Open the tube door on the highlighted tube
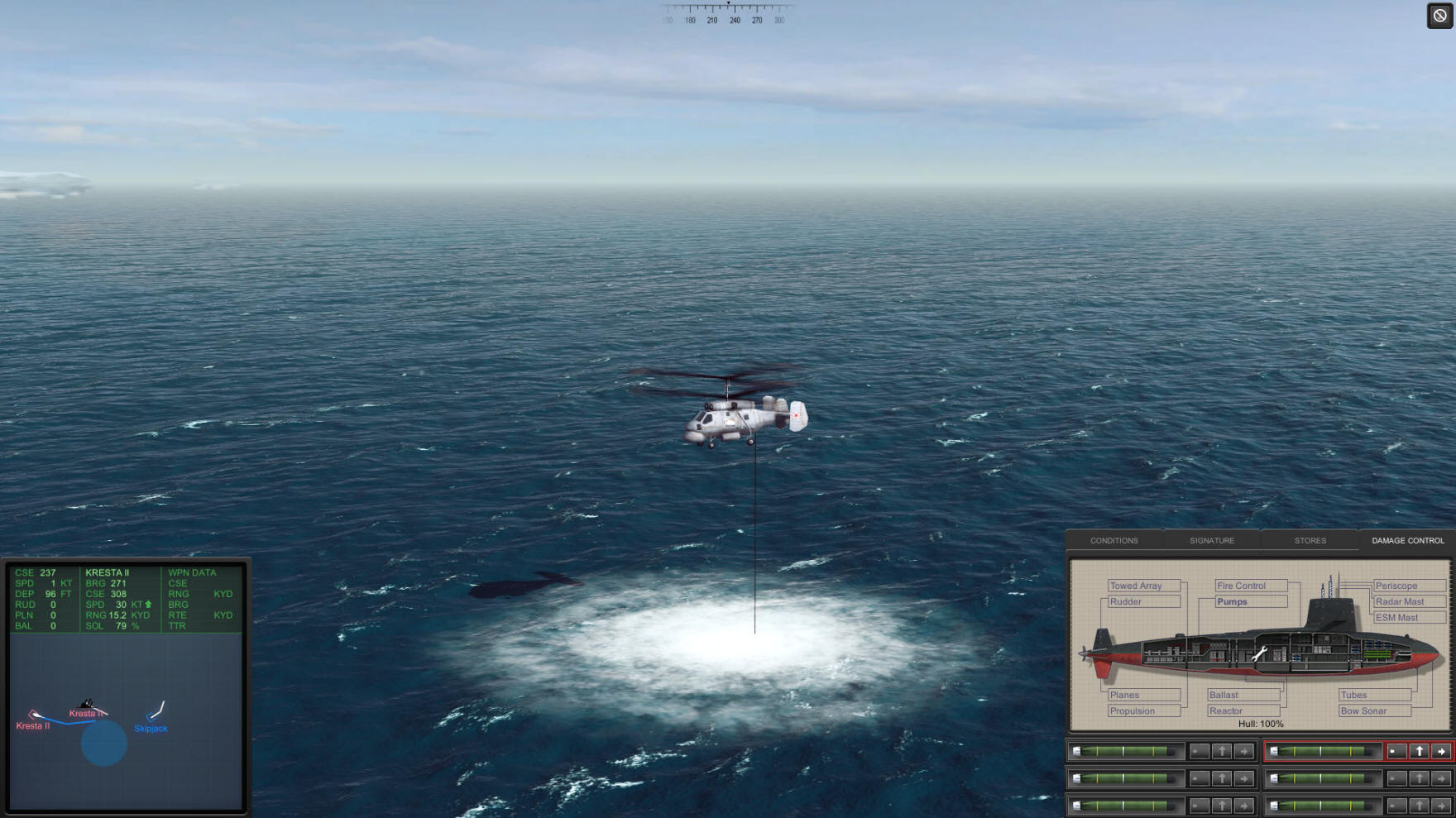 (x=1420, y=751)
